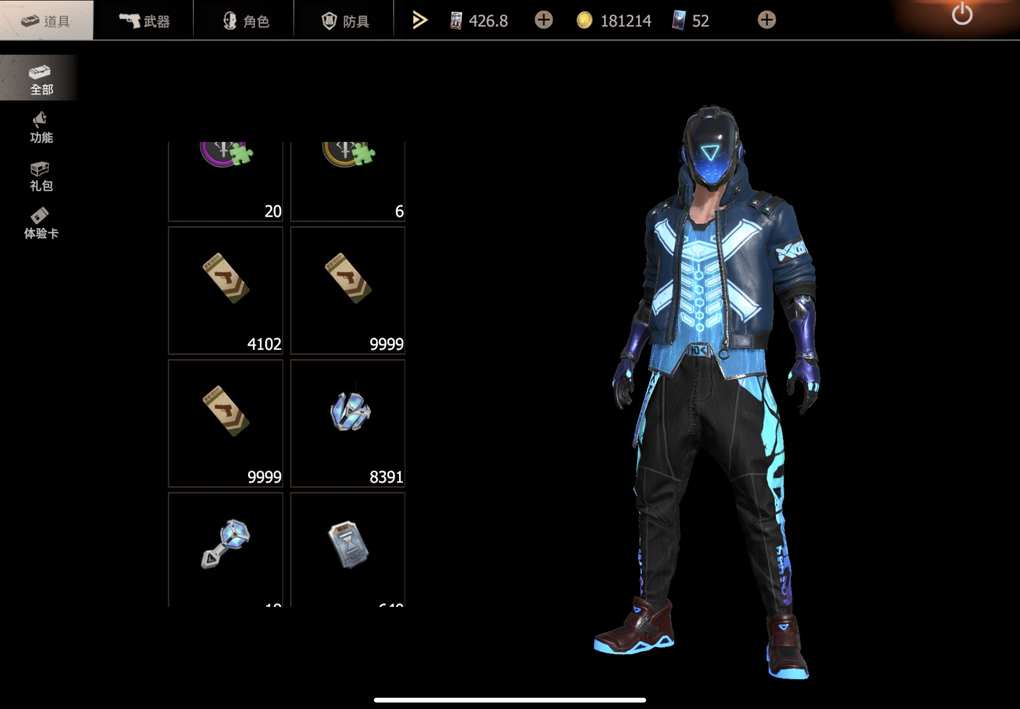Go to the 防具 armor tab
Screen dimensions: 1020x709
344,20
